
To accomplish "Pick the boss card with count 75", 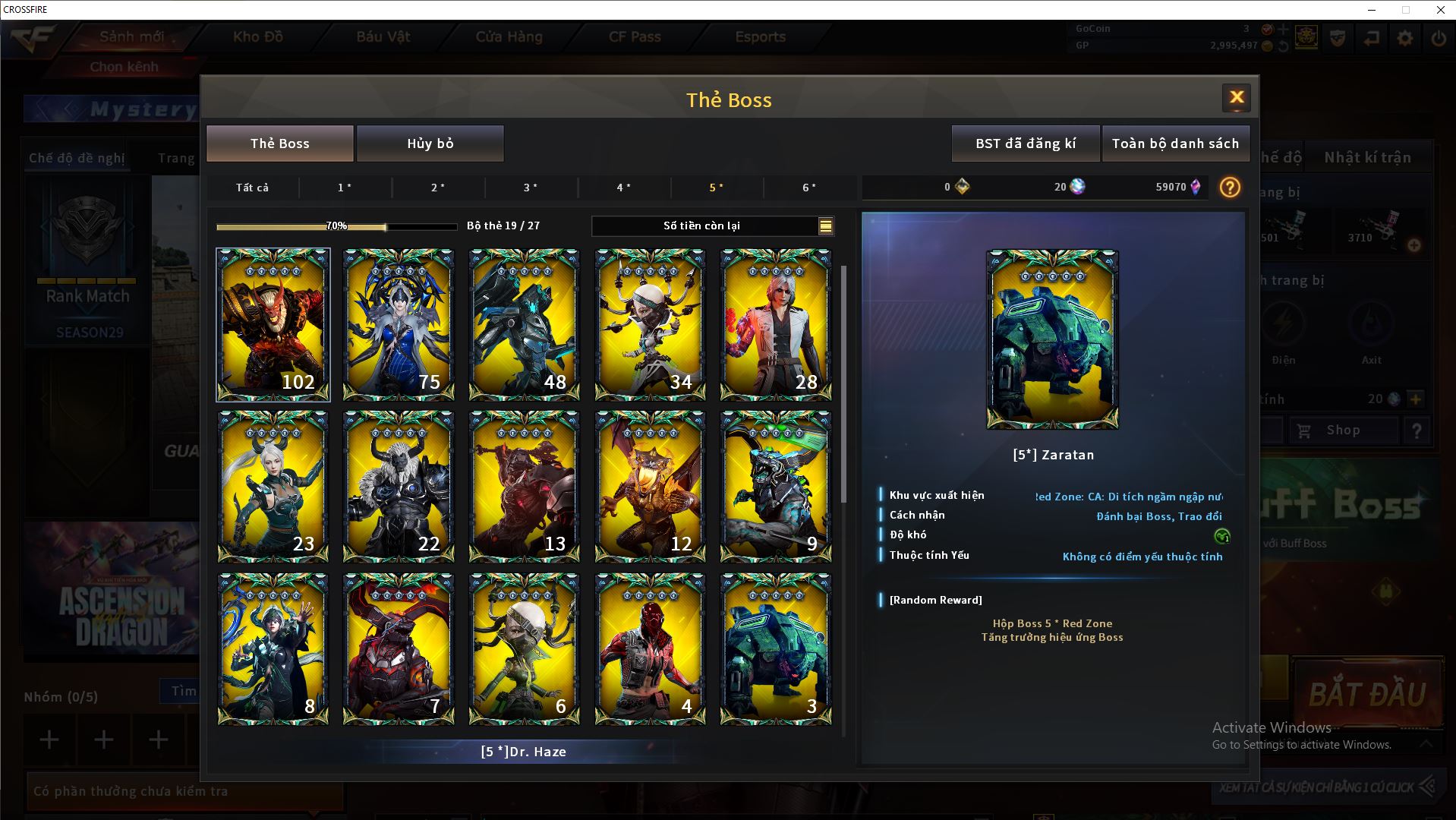I will coord(399,324).
